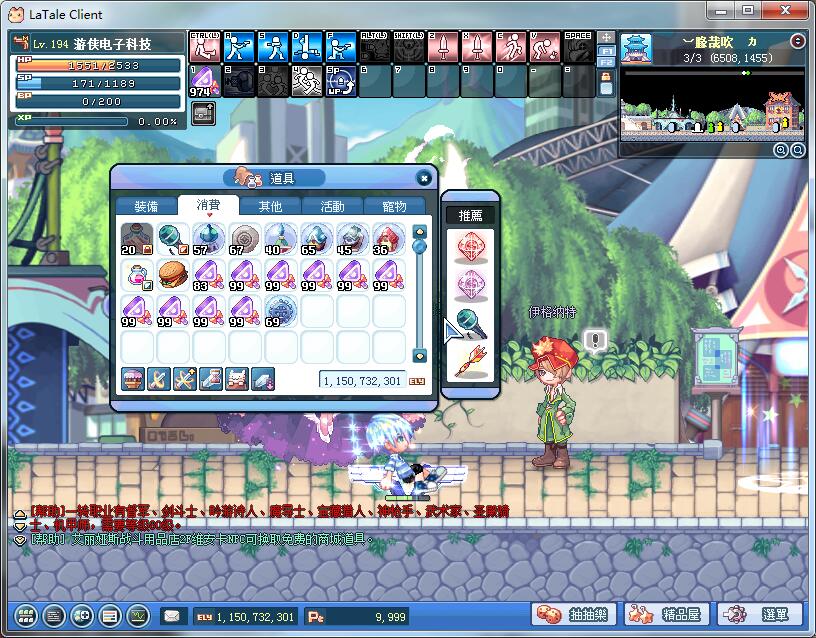
Task: Choose the red orb in the 推薦 panel
Action: point(470,247)
